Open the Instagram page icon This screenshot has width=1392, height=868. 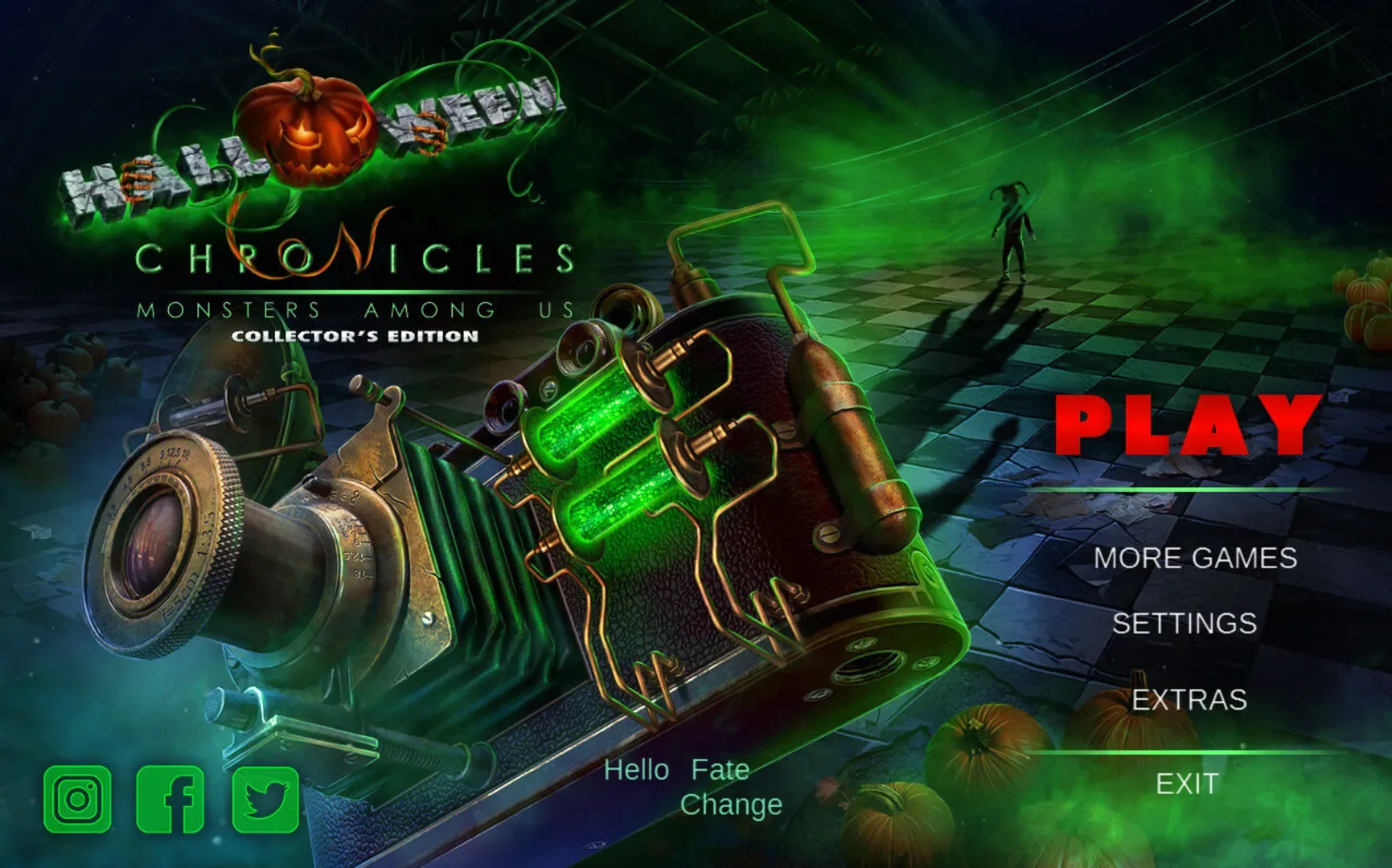(x=77, y=800)
